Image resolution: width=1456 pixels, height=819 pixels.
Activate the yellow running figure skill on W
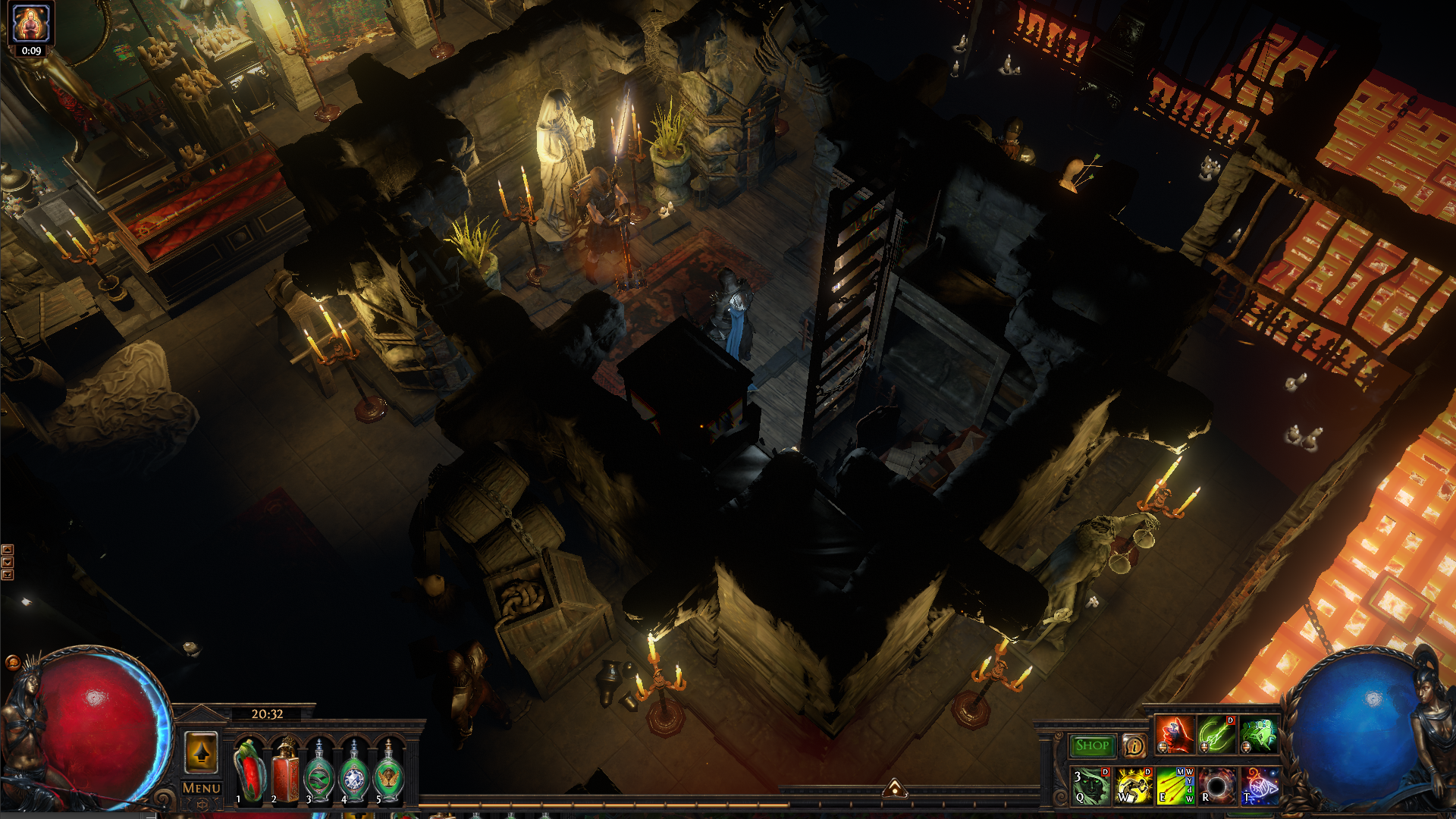point(1133,786)
